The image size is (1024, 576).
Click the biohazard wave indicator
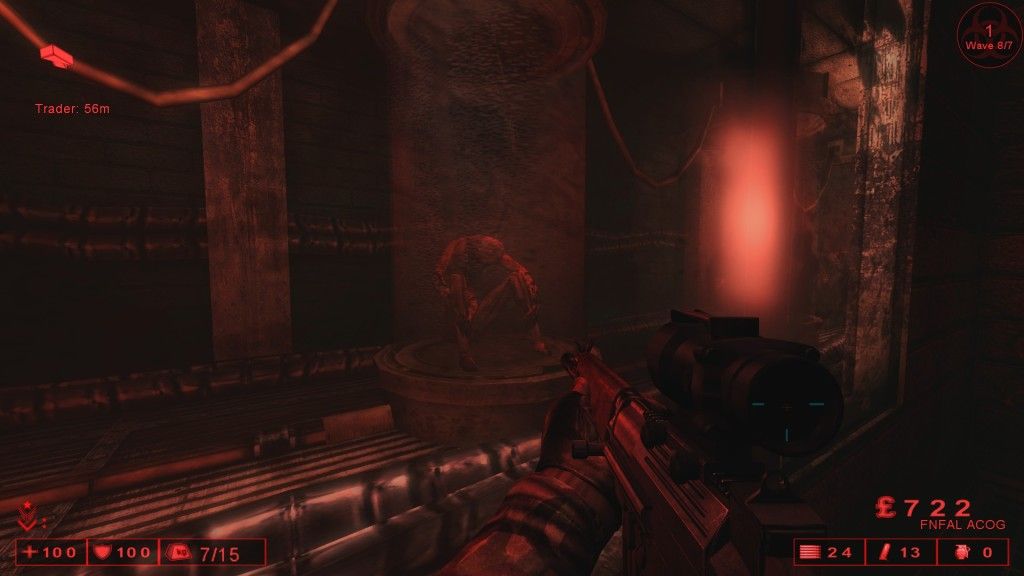point(988,35)
